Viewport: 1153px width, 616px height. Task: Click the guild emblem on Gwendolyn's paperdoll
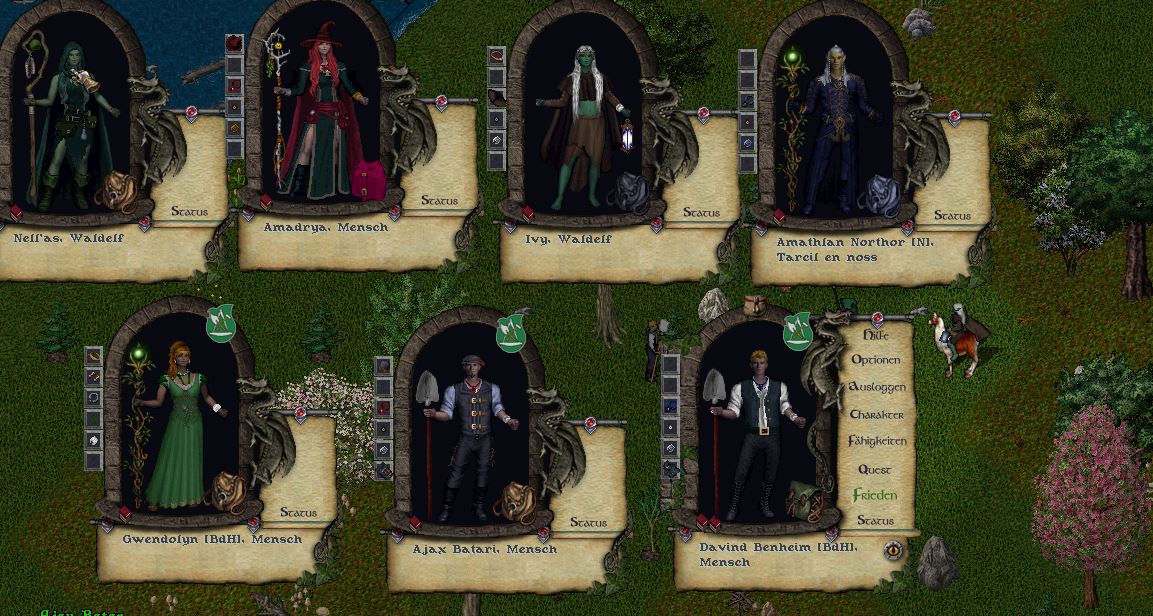(x=220, y=323)
